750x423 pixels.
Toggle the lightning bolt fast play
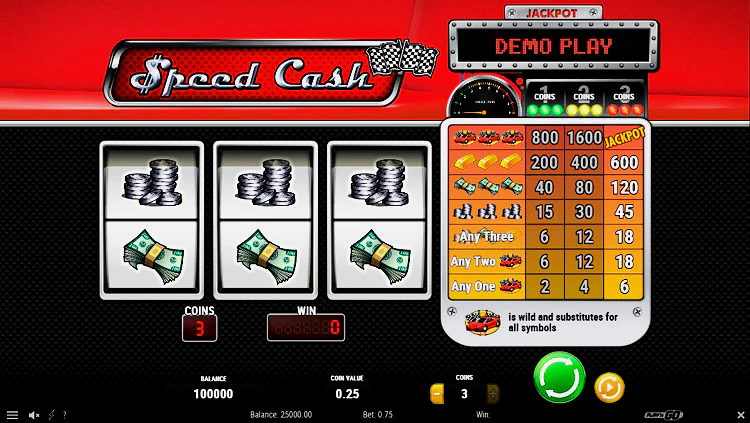tap(52, 415)
